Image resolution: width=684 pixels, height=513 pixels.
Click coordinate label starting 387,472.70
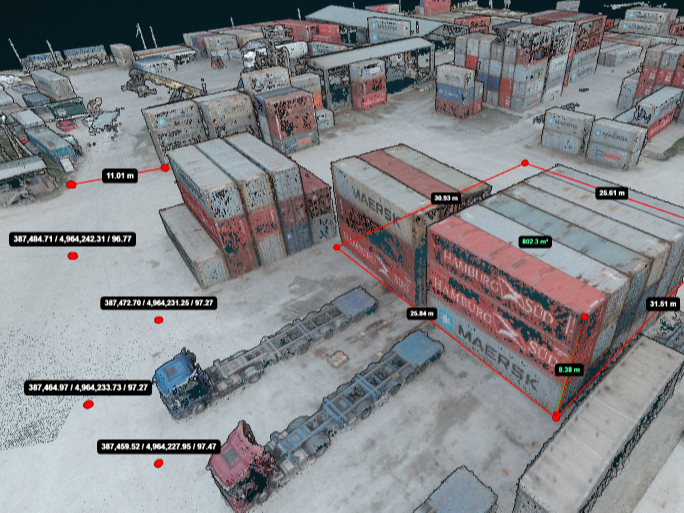tap(160, 302)
